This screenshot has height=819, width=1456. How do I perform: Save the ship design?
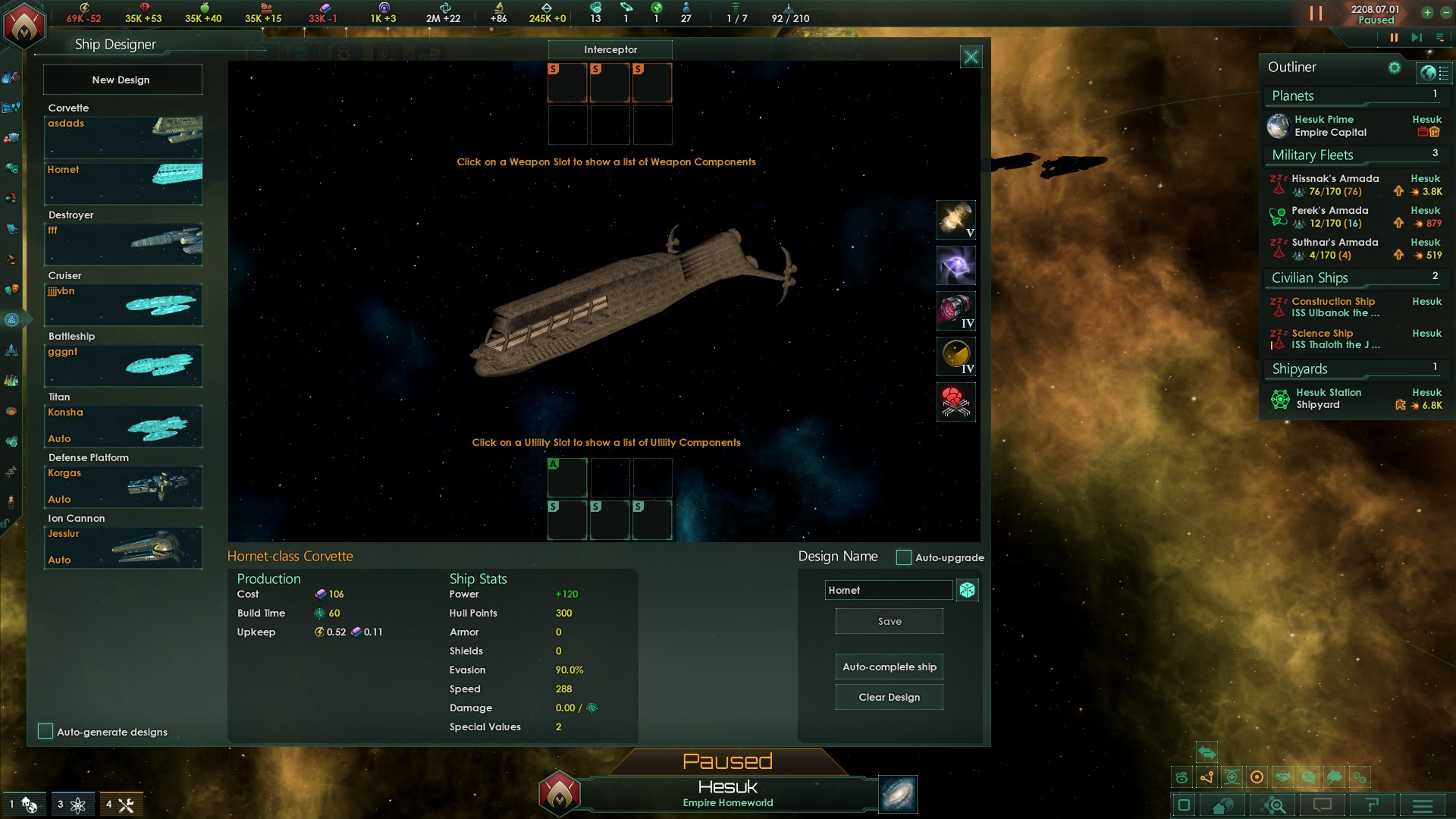889,621
